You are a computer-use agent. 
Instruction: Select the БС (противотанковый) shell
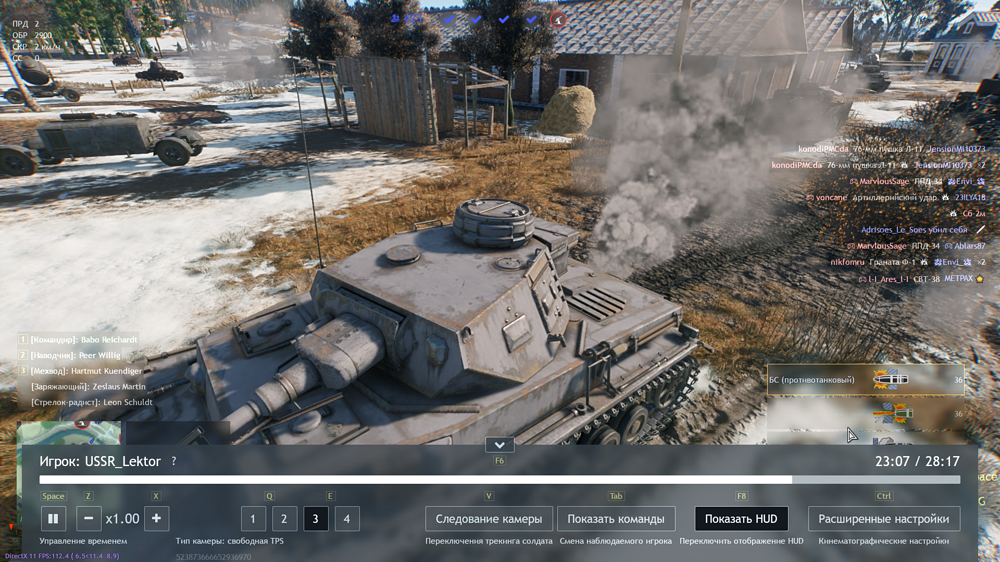(852, 380)
